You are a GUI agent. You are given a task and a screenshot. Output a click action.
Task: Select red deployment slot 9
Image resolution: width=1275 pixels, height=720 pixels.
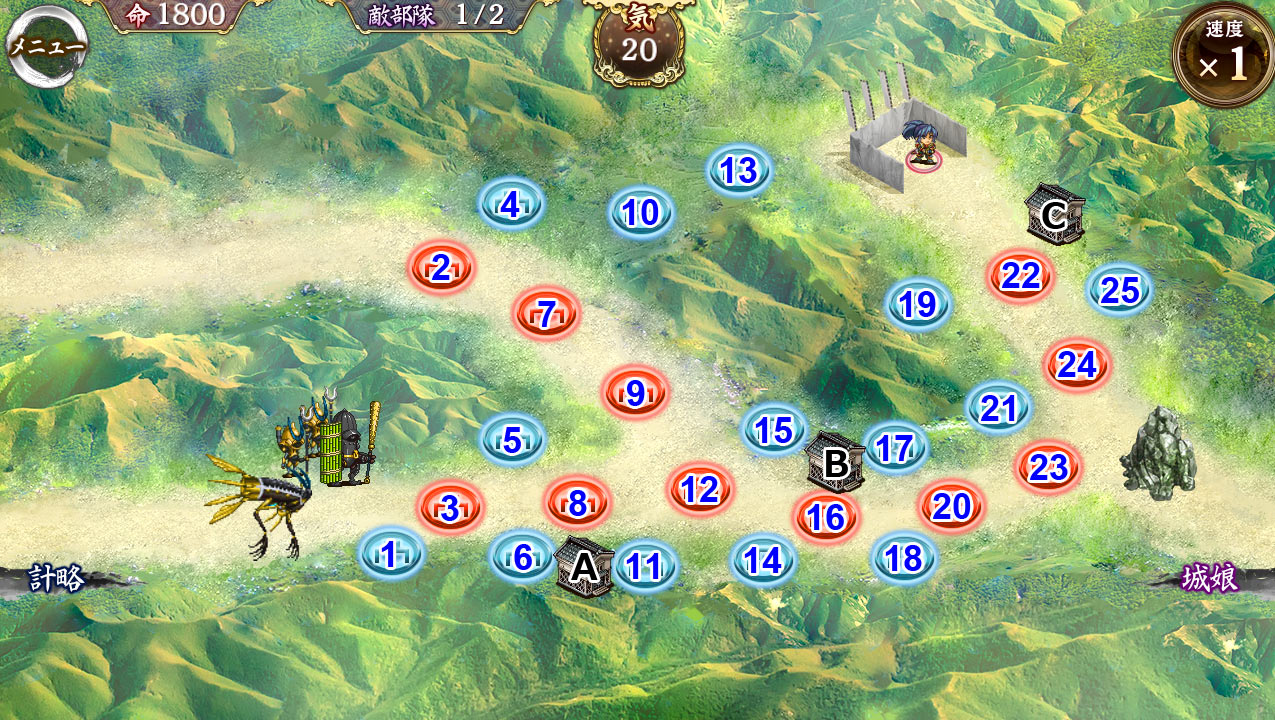click(635, 393)
